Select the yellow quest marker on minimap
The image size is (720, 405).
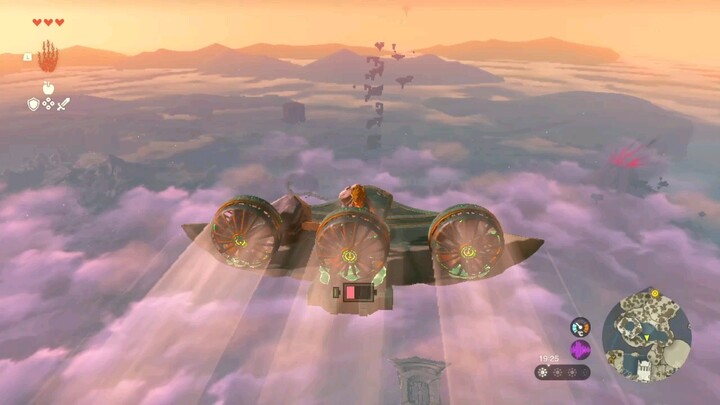[655, 294]
